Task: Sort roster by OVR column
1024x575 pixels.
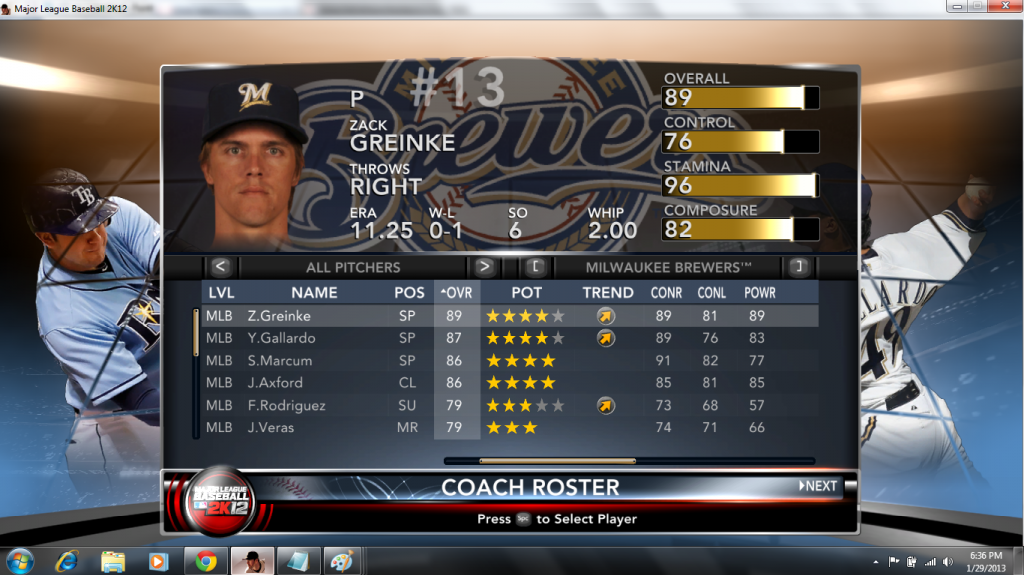Action: point(456,293)
